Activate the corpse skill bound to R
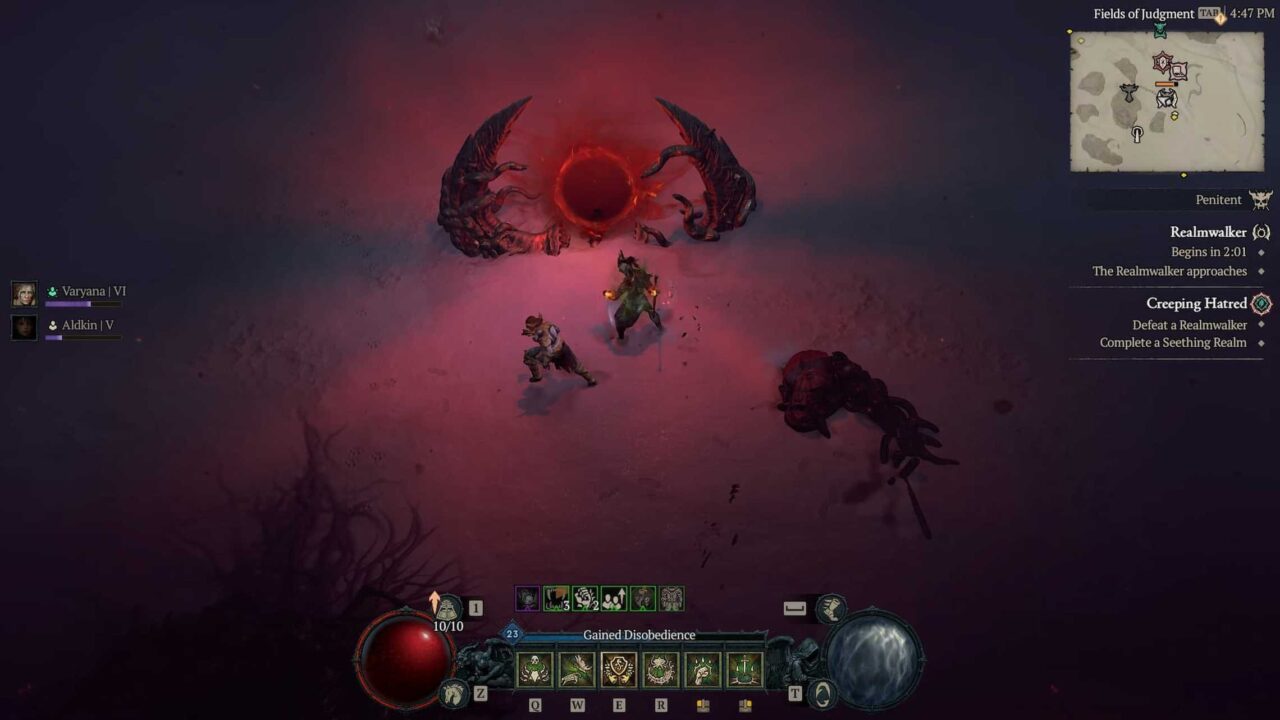Viewport: 1280px width, 720px height. [x=661, y=668]
